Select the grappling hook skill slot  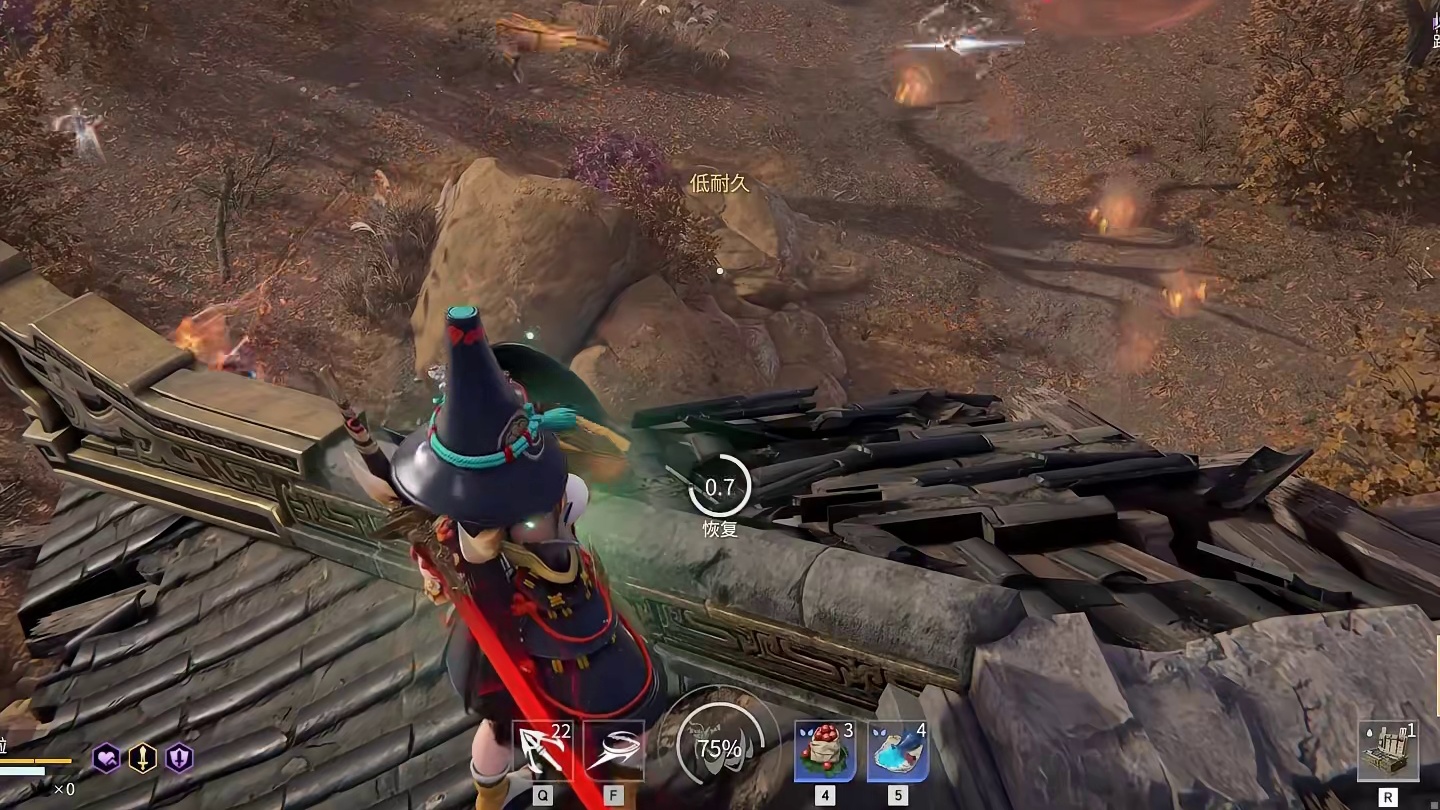coord(541,750)
